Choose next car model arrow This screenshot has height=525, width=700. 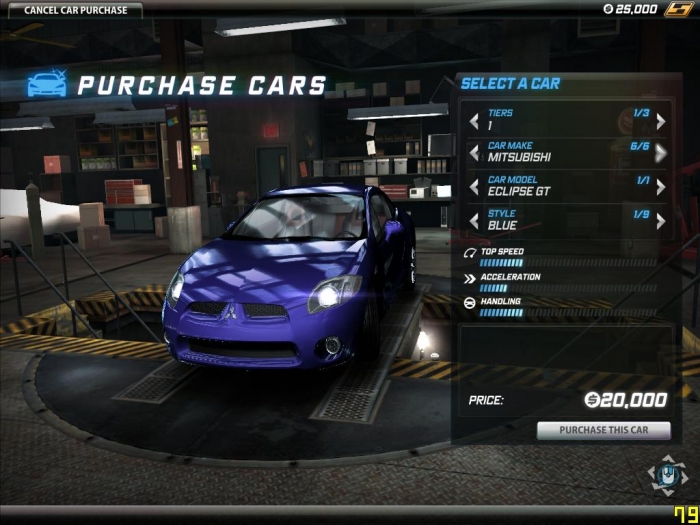coord(661,187)
